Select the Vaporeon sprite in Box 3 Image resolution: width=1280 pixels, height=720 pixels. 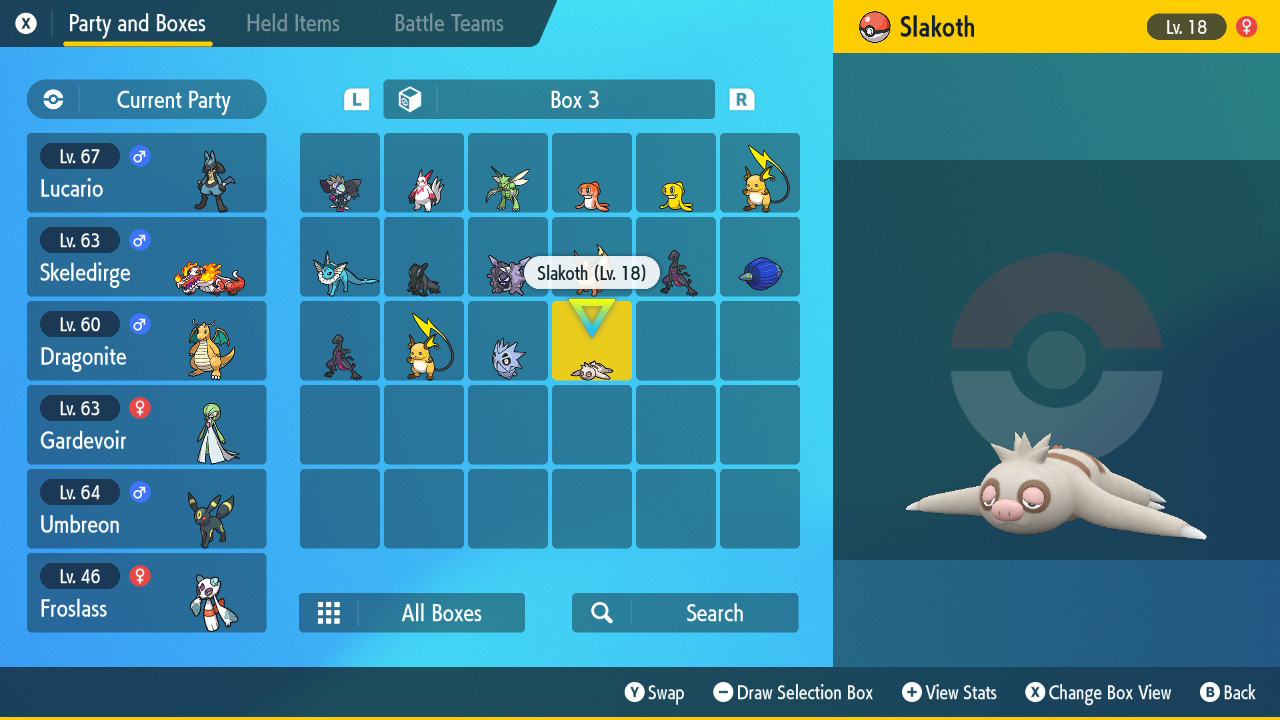[339, 256]
